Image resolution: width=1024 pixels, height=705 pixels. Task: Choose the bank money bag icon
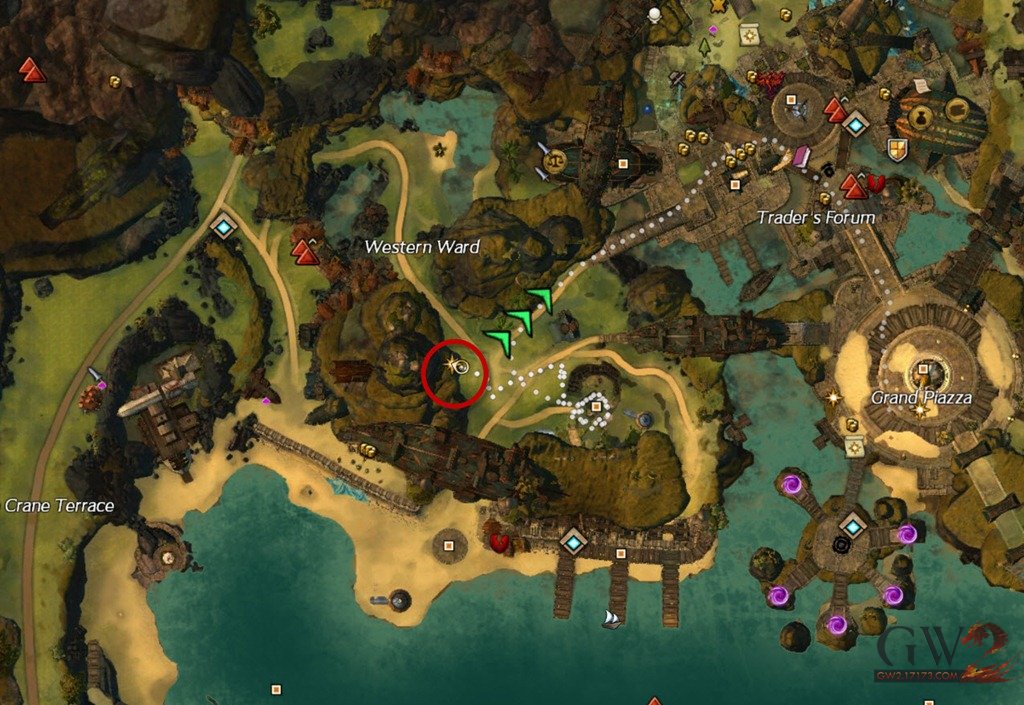(x=920, y=118)
